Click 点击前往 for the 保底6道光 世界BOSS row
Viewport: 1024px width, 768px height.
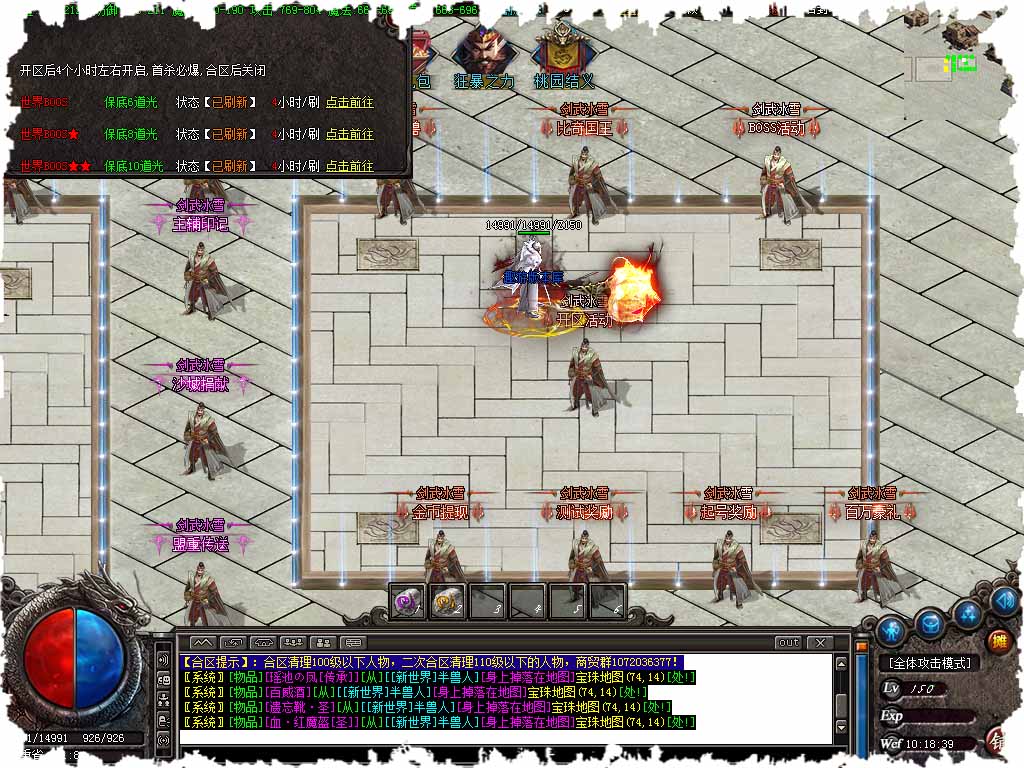[349, 102]
